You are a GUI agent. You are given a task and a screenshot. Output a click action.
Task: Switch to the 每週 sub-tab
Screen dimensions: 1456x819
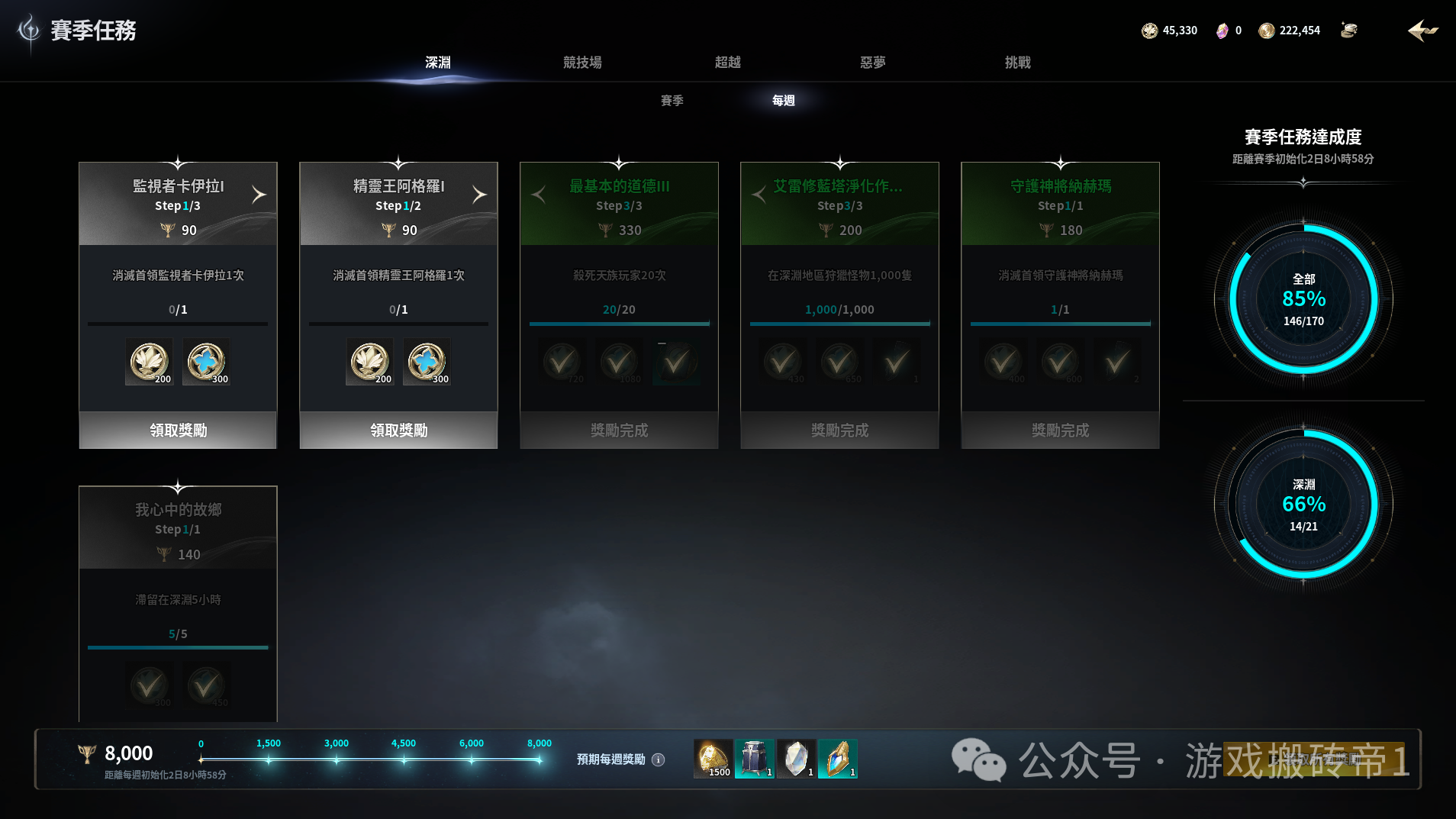click(x=781, y=100)
